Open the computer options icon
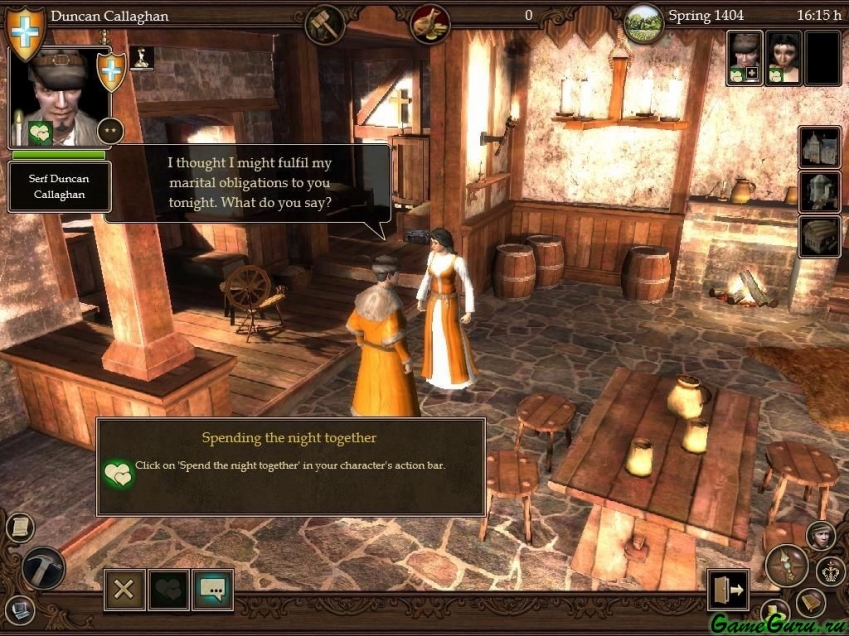Screen dimensions: 849x636 pyautogui.click(x=19, y=608)
